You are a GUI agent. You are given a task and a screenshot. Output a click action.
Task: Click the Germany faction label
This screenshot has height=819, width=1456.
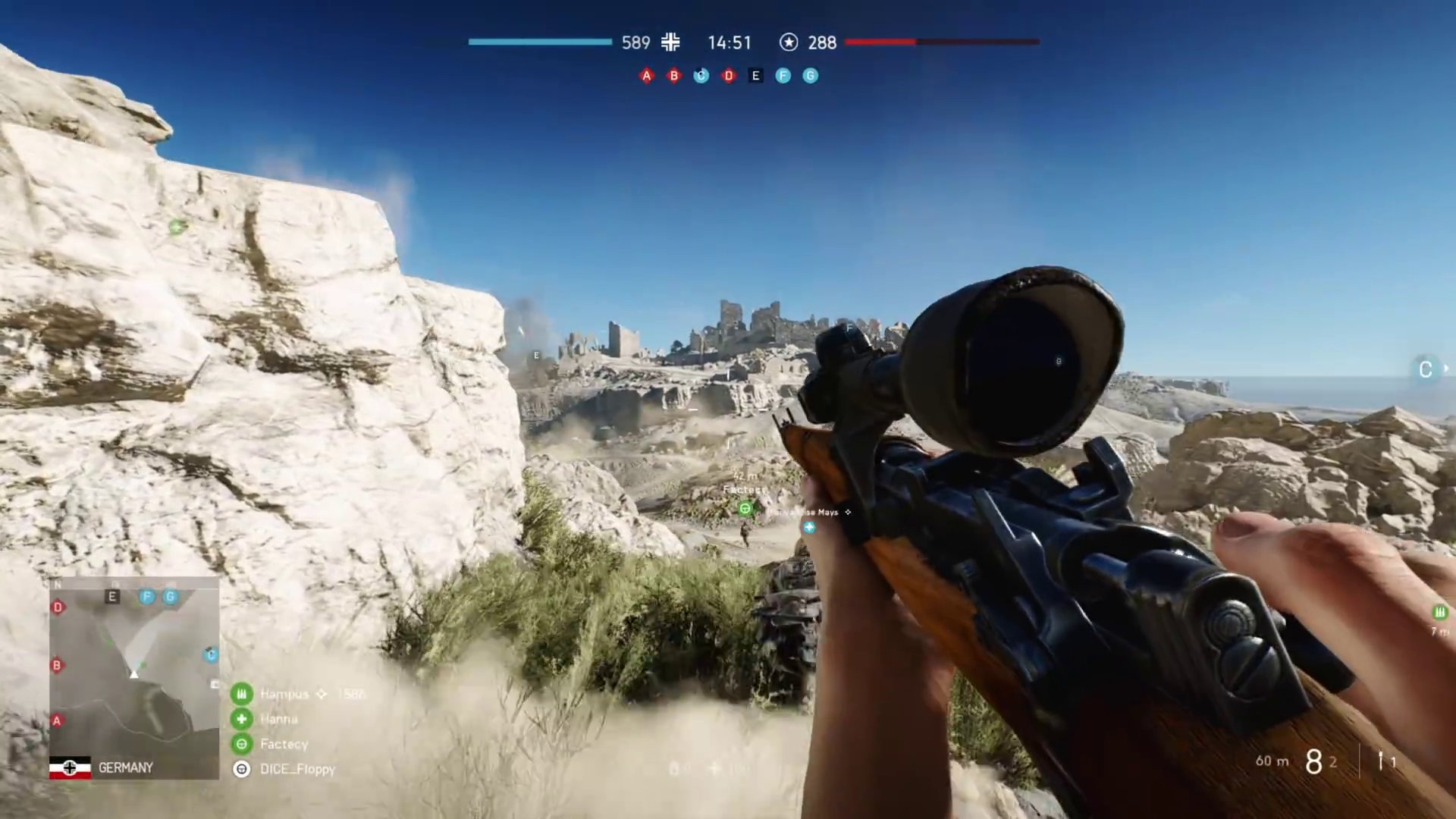tap(125, 767)
